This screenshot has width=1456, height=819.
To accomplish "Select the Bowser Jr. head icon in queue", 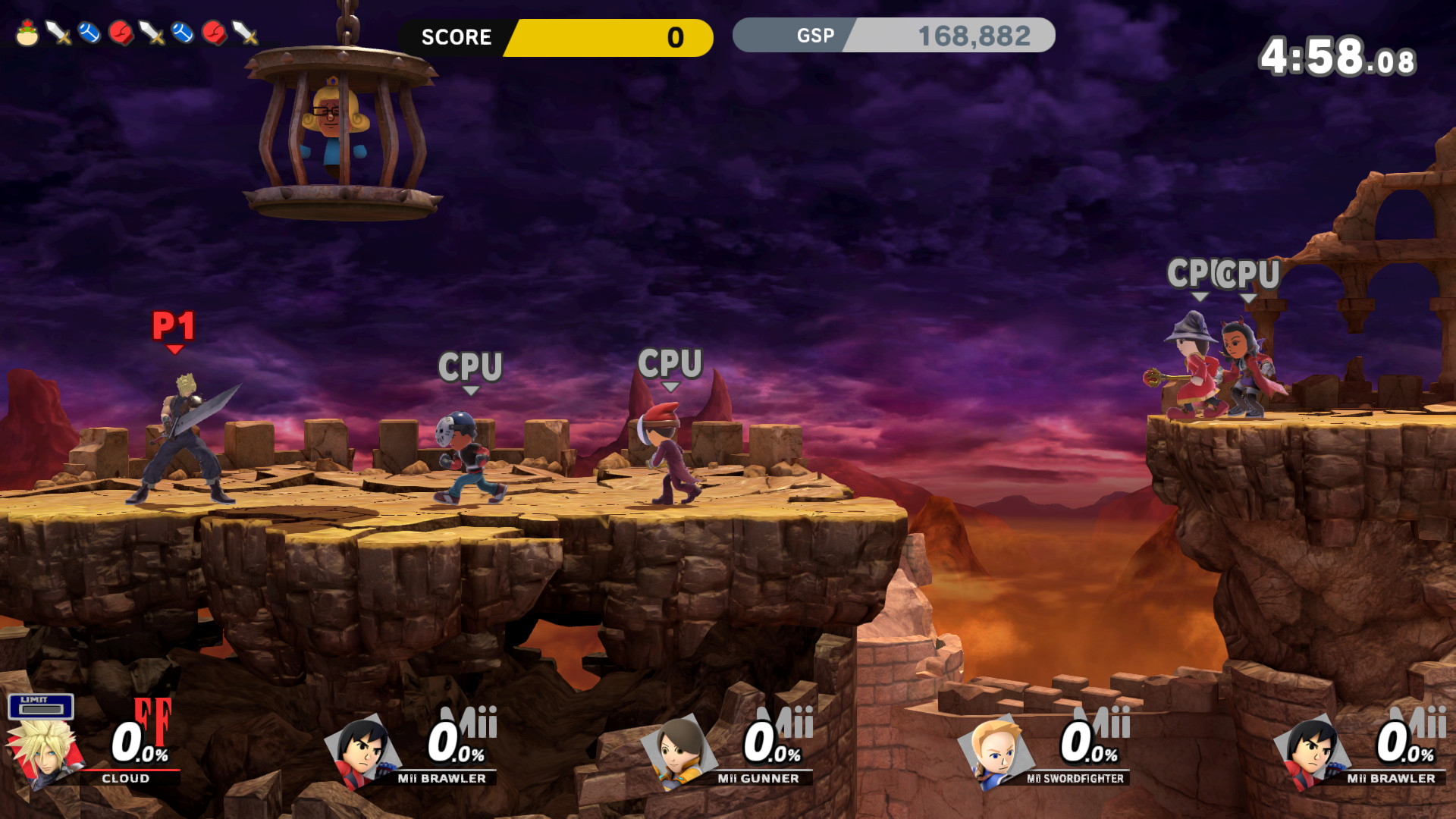I will pos(27,32).
